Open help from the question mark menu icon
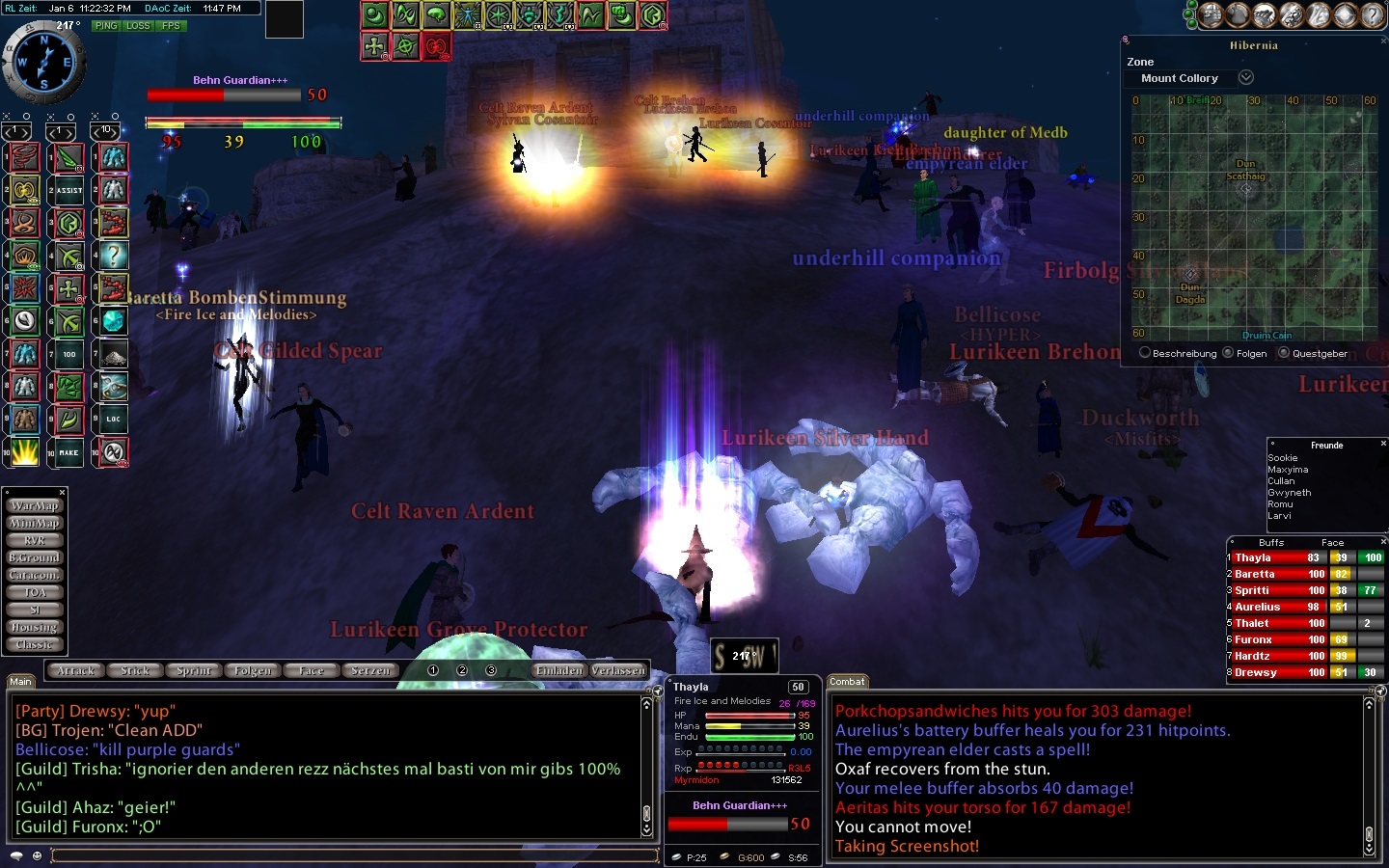Screen dimensions: 1389x868 pos(1372,14)
